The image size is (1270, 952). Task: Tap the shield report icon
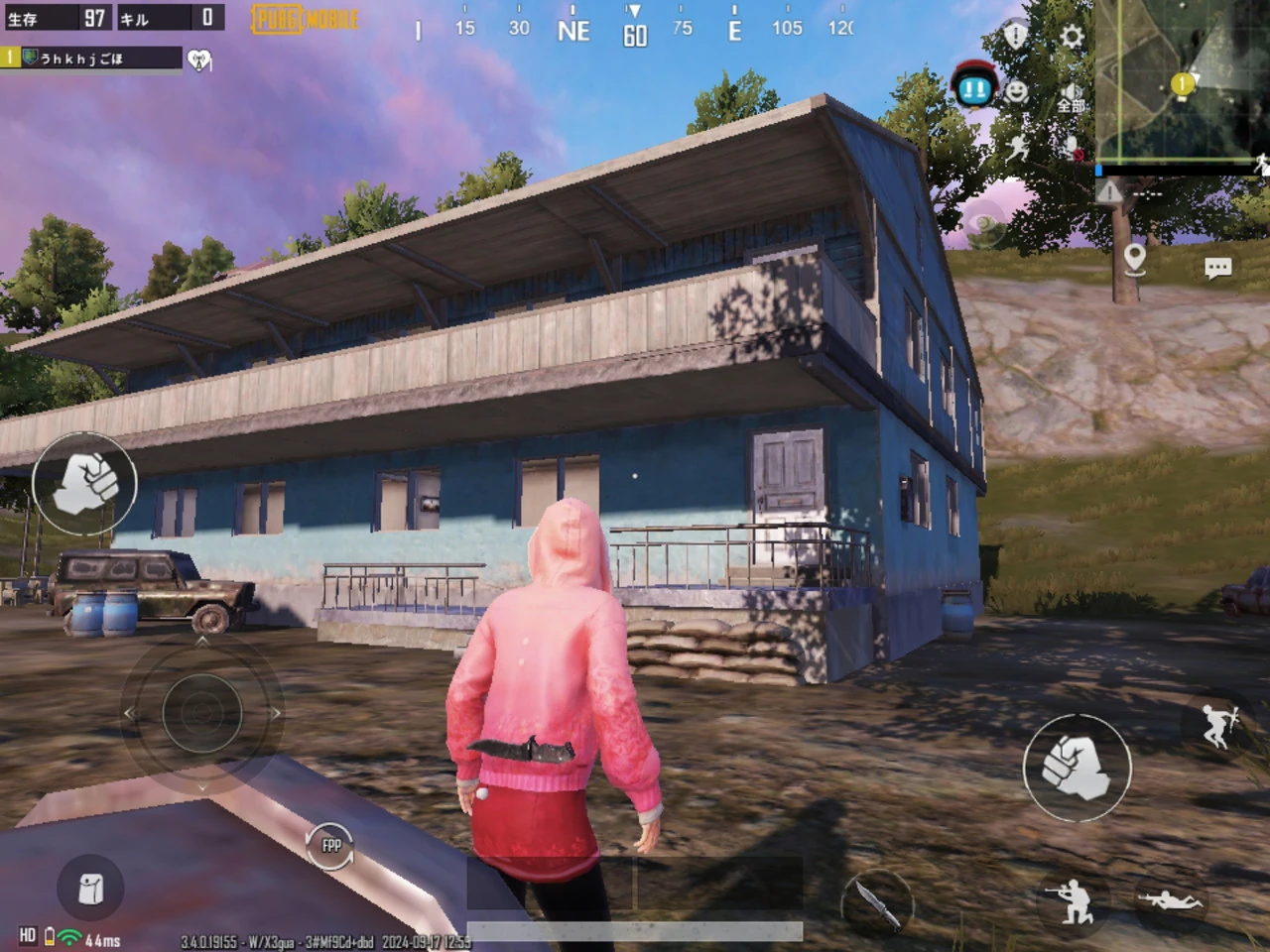(x=1015, y=36)
